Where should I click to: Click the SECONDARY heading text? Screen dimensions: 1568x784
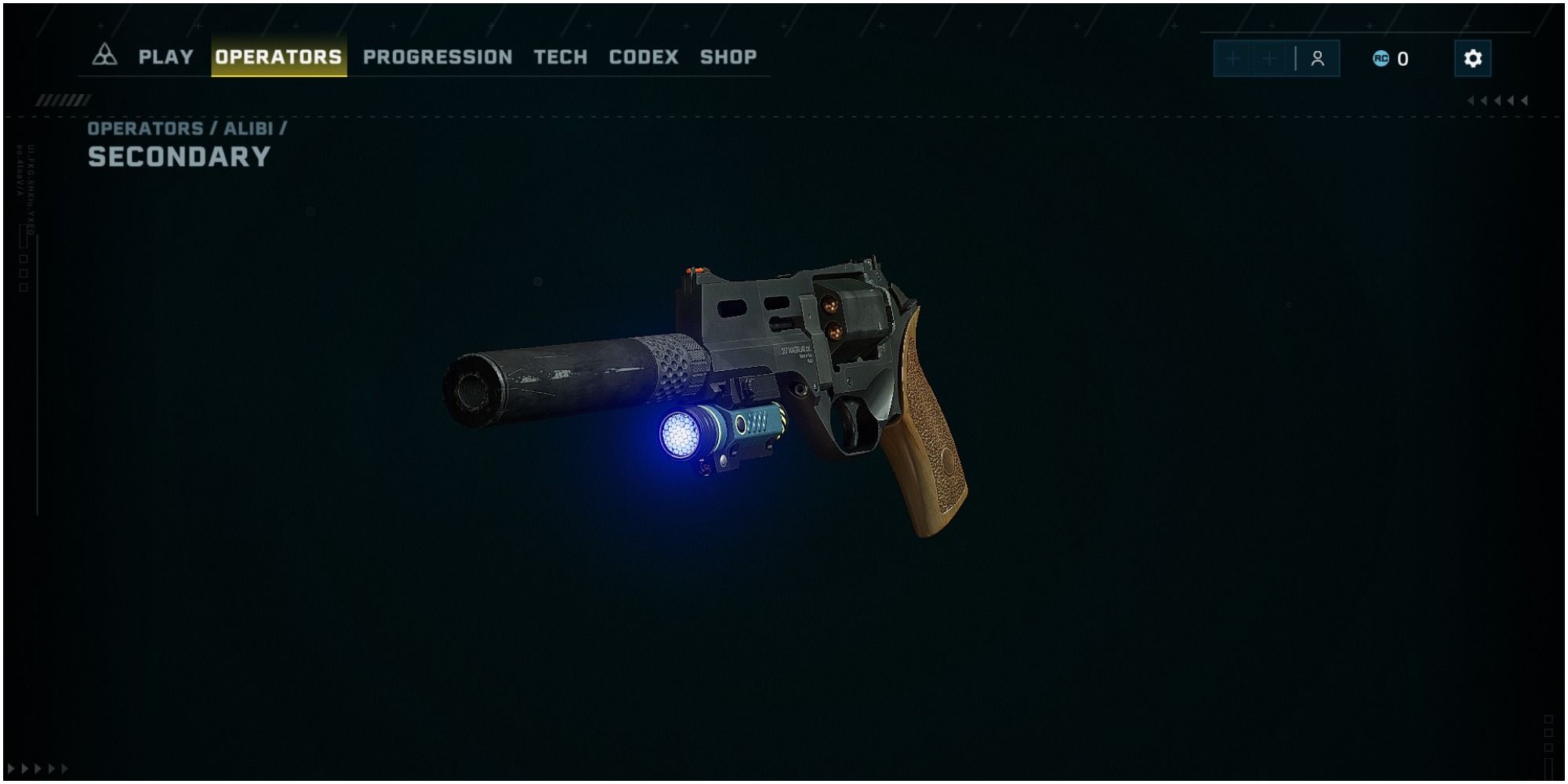(179, 158)
